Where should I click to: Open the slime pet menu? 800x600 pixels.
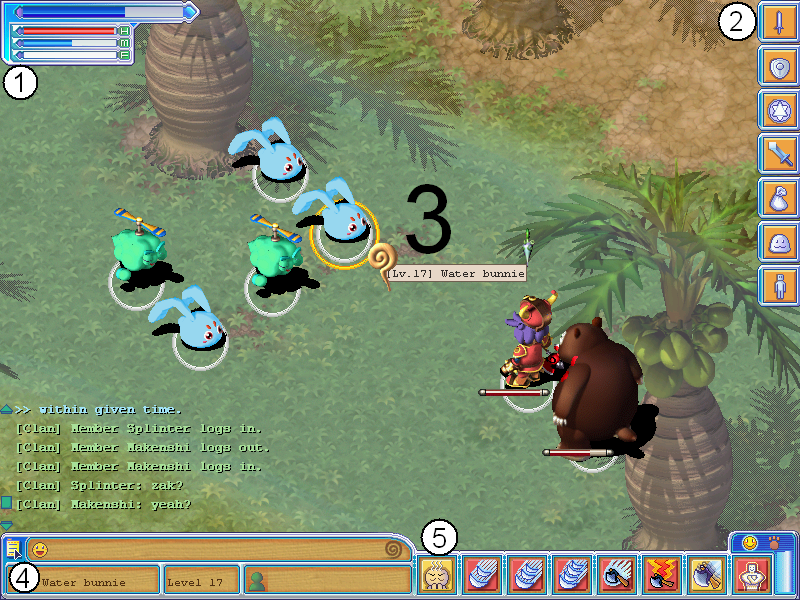click(x=778, y=243)
